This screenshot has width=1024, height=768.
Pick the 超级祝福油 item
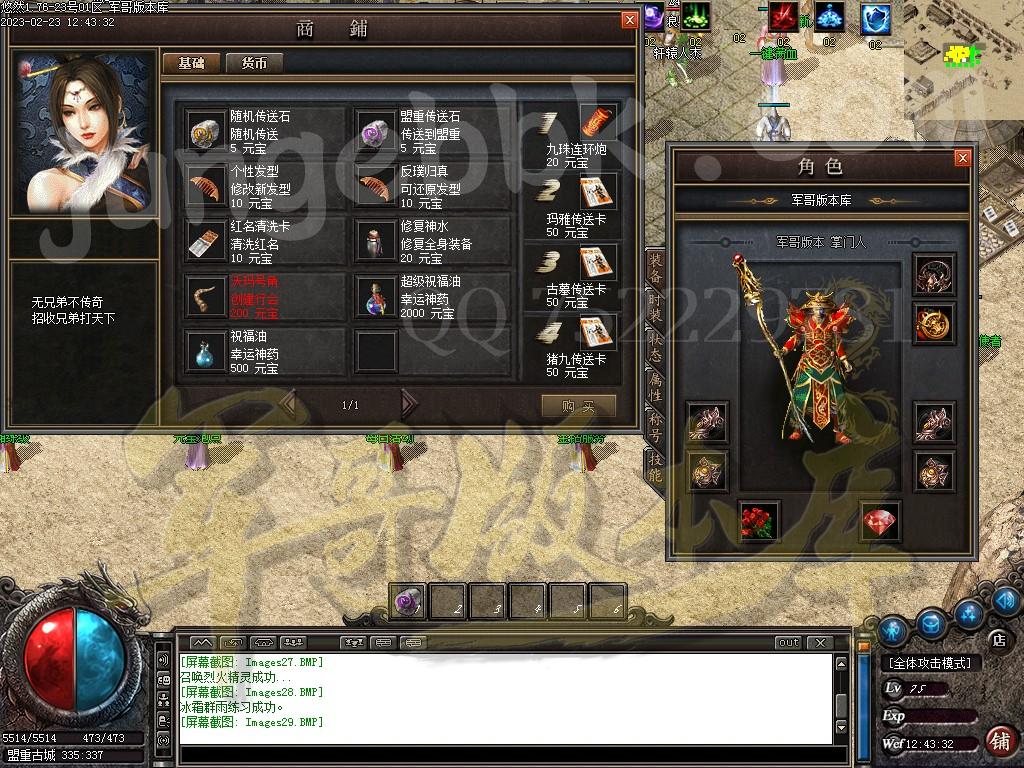(x=376, y=296)
